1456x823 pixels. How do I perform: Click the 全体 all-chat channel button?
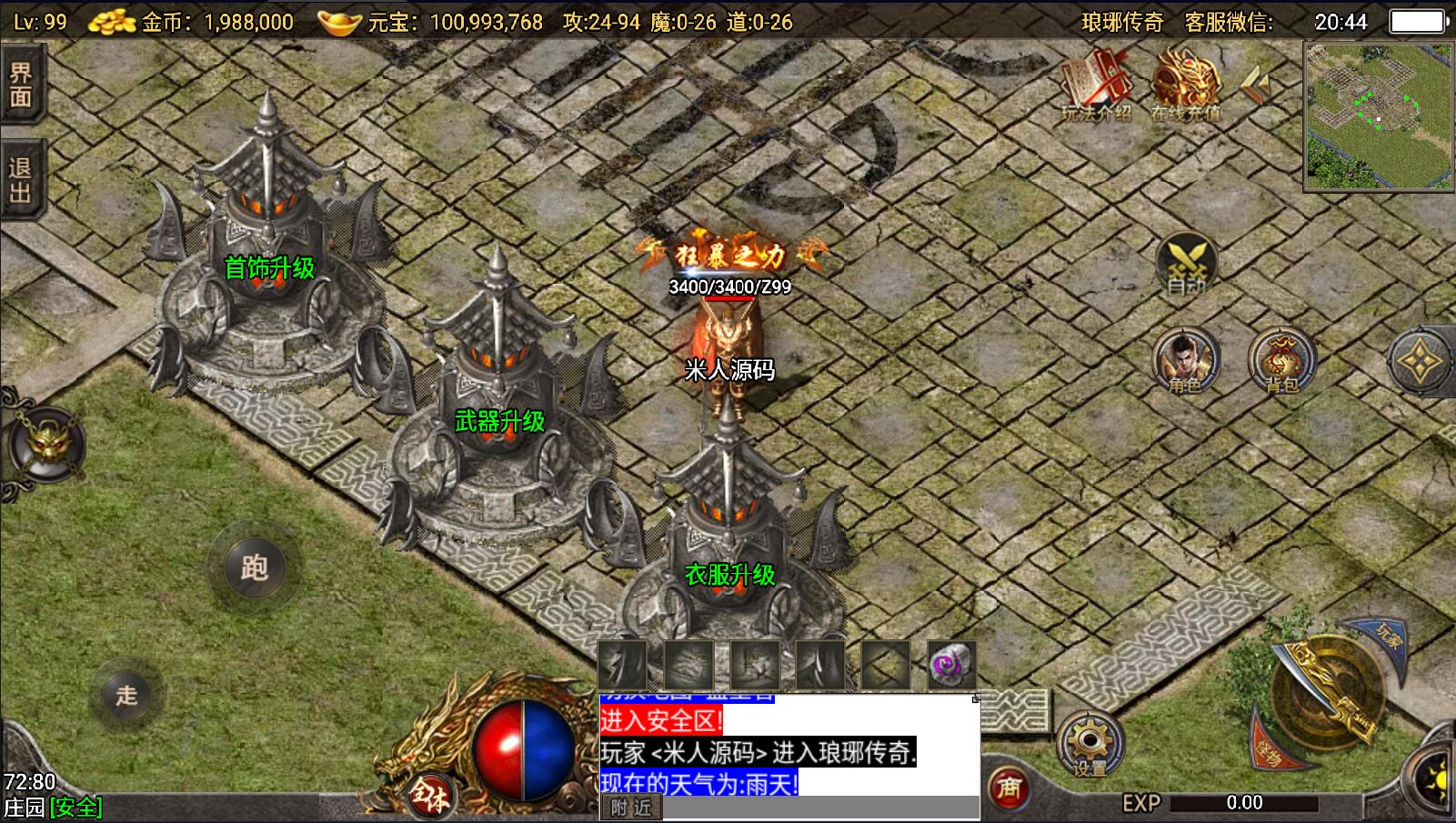click(430, 798)
